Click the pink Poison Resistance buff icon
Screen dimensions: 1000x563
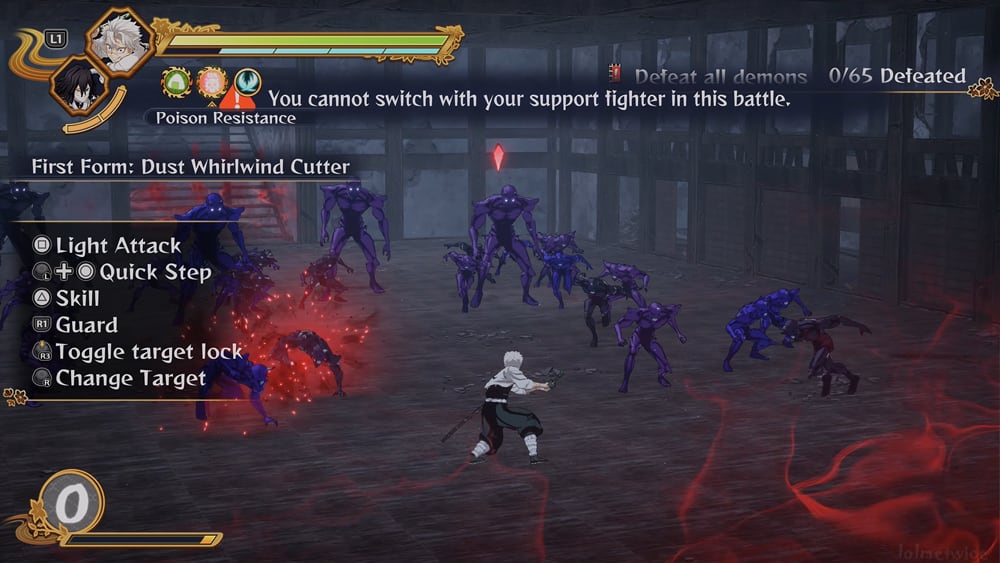tap(211, 82)
